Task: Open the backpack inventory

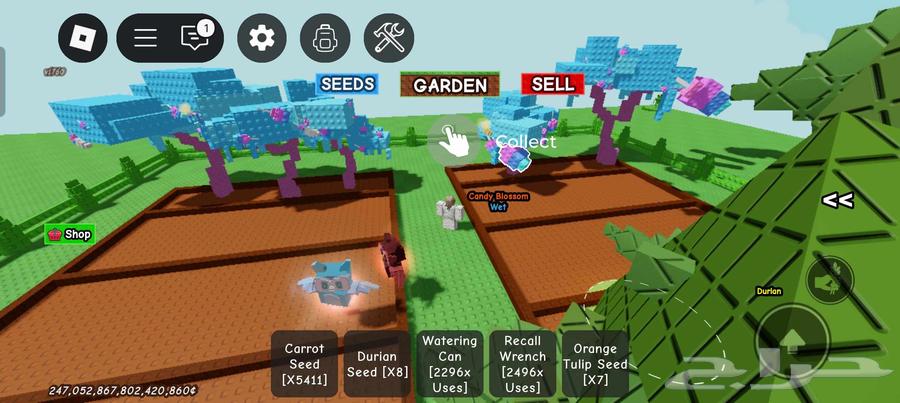Action: tap(325, 39)
